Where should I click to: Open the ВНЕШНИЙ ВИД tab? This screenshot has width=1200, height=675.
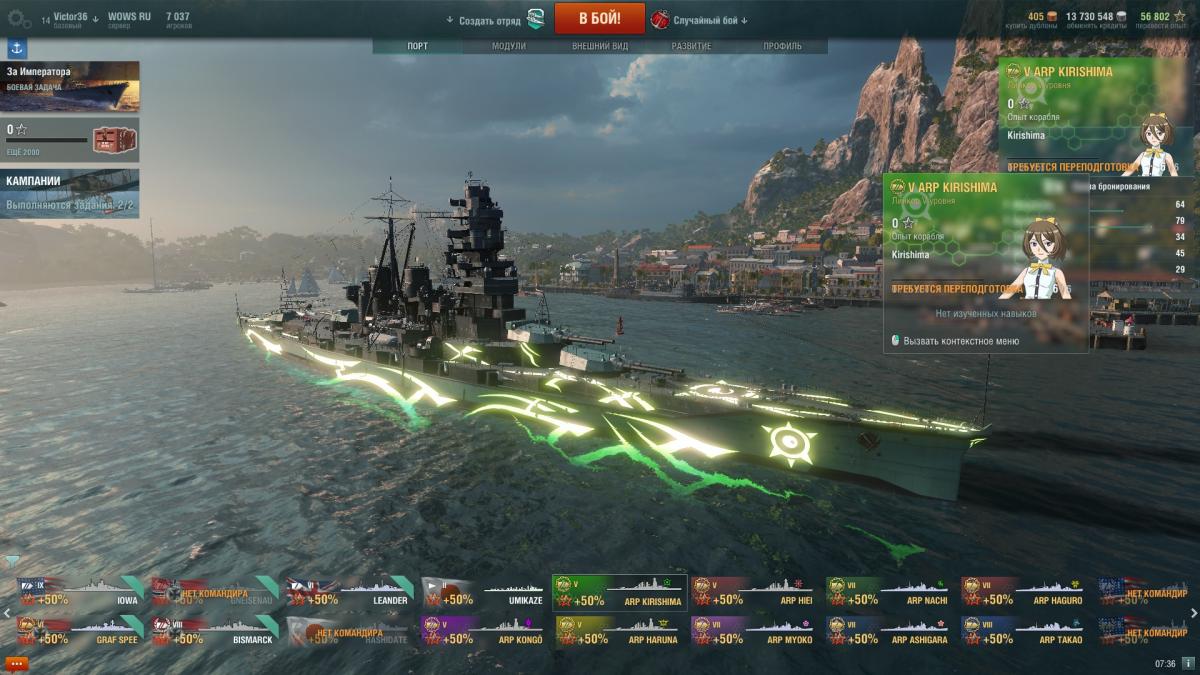600,46
